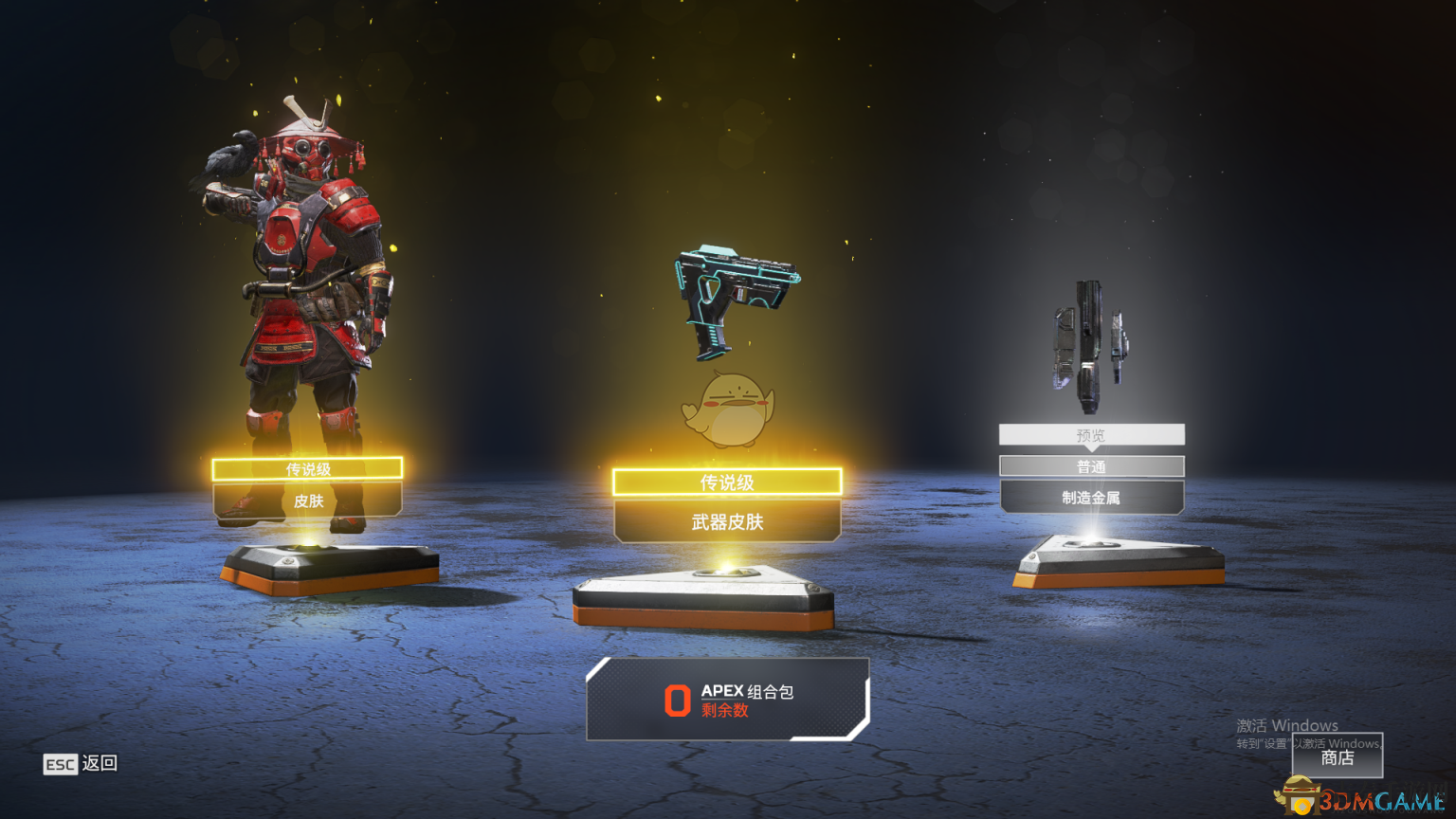Select the 制造金属 crafting metals label

pyautogui.click(x=1091, y=497)
